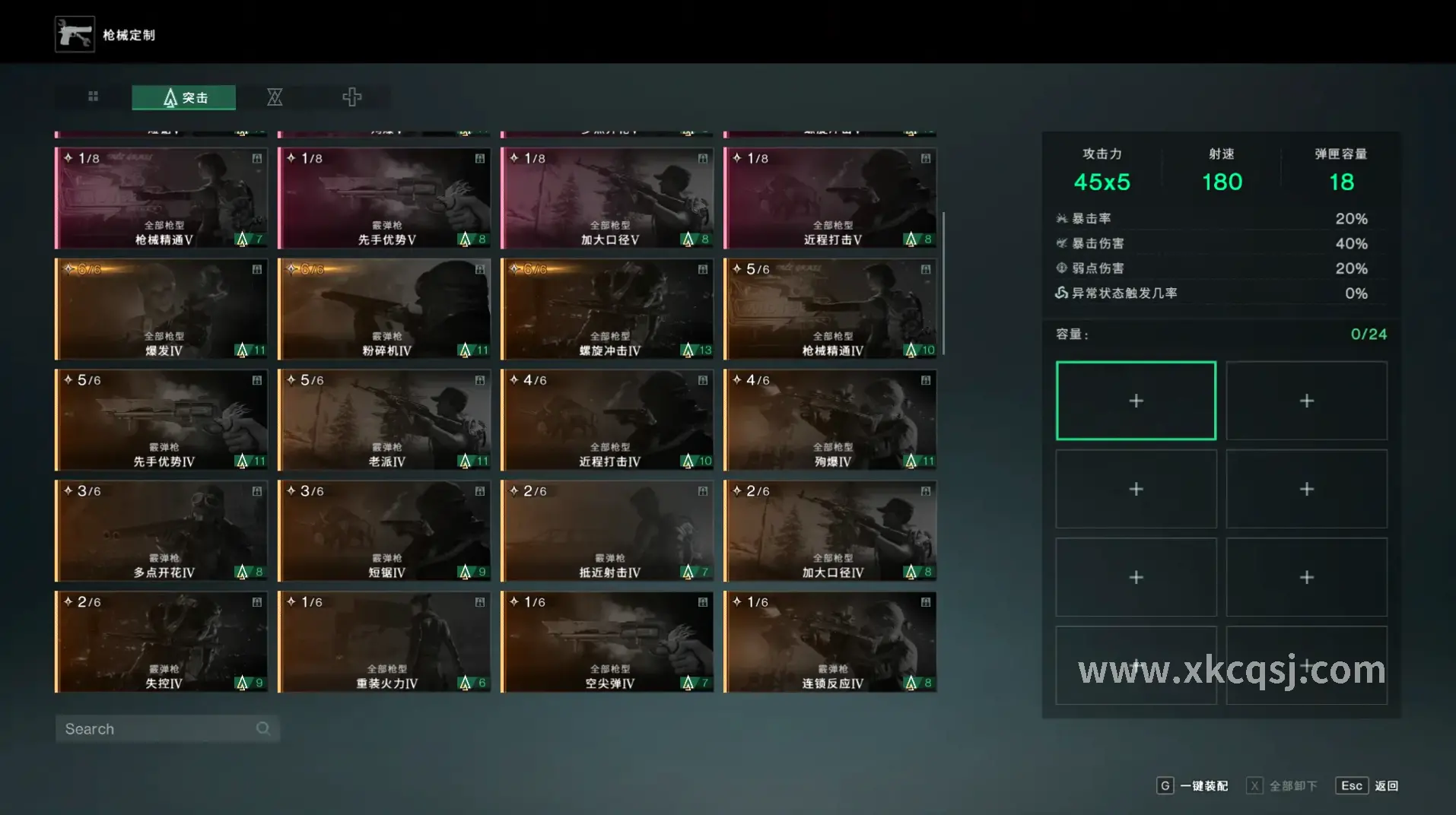Show all mods with the grid tab

pyautogui.click(x=93, y=97)
